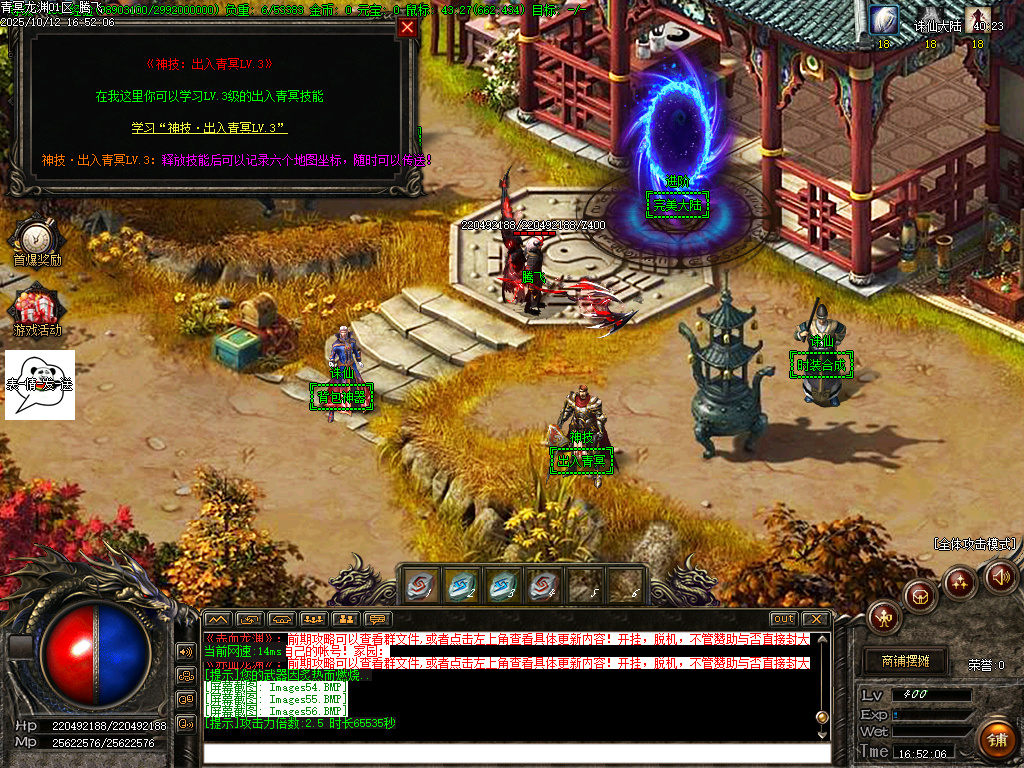
Task: Click the chat panel's "out" button
Action: [784, 619]
